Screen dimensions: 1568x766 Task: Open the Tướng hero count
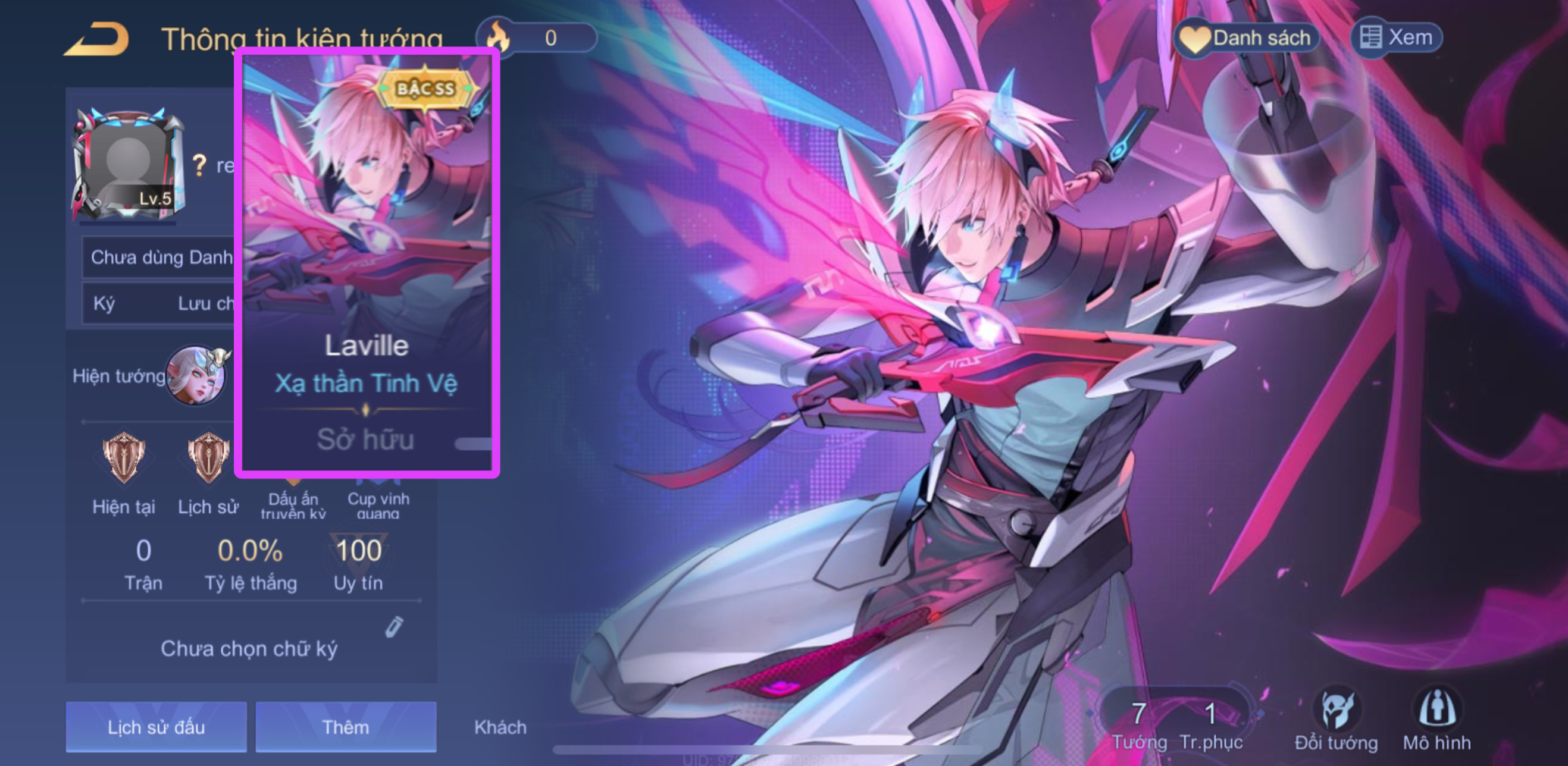[x=1139, y=724]
